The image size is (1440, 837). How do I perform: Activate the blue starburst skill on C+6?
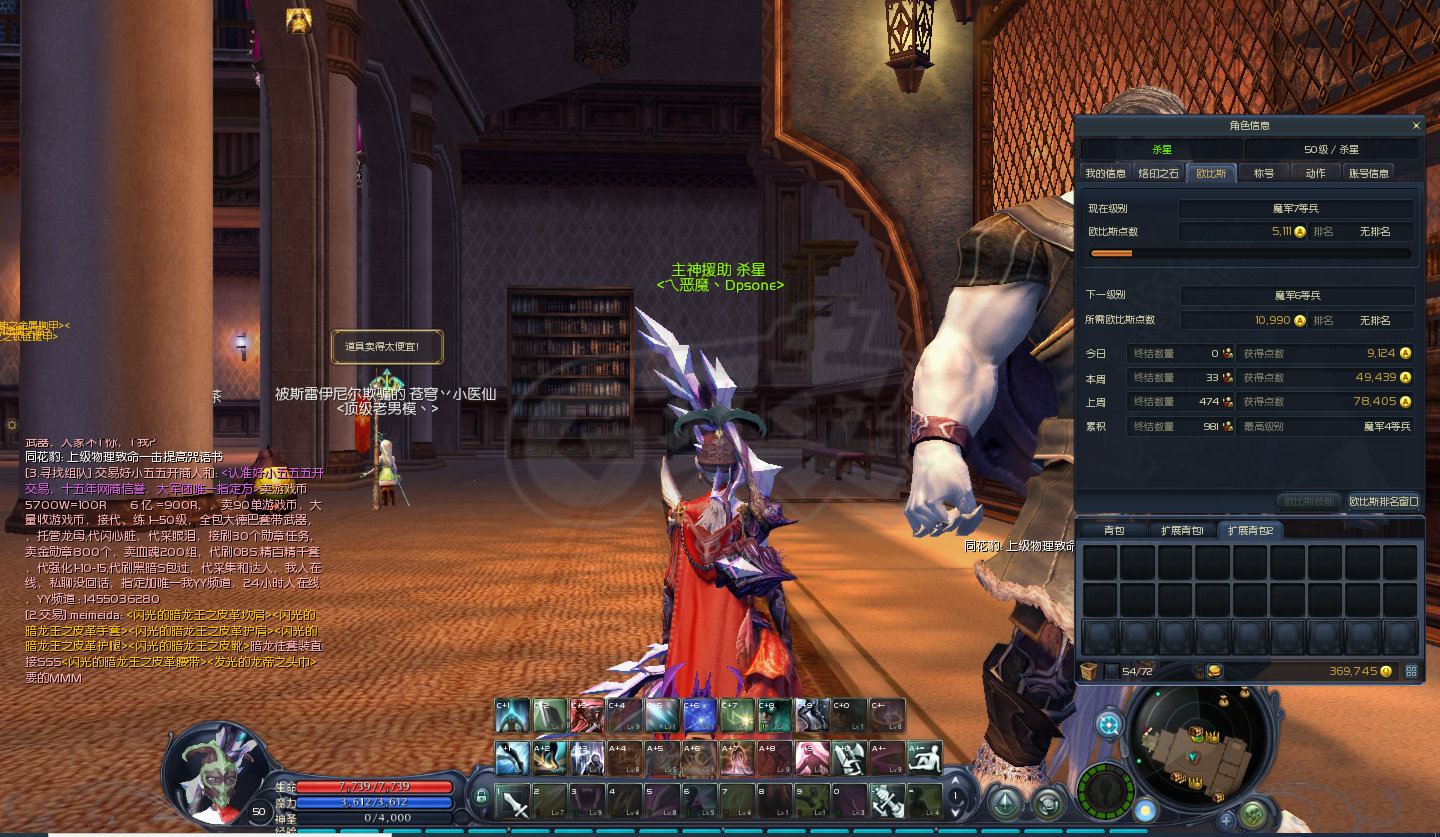(x=701, y=715)
